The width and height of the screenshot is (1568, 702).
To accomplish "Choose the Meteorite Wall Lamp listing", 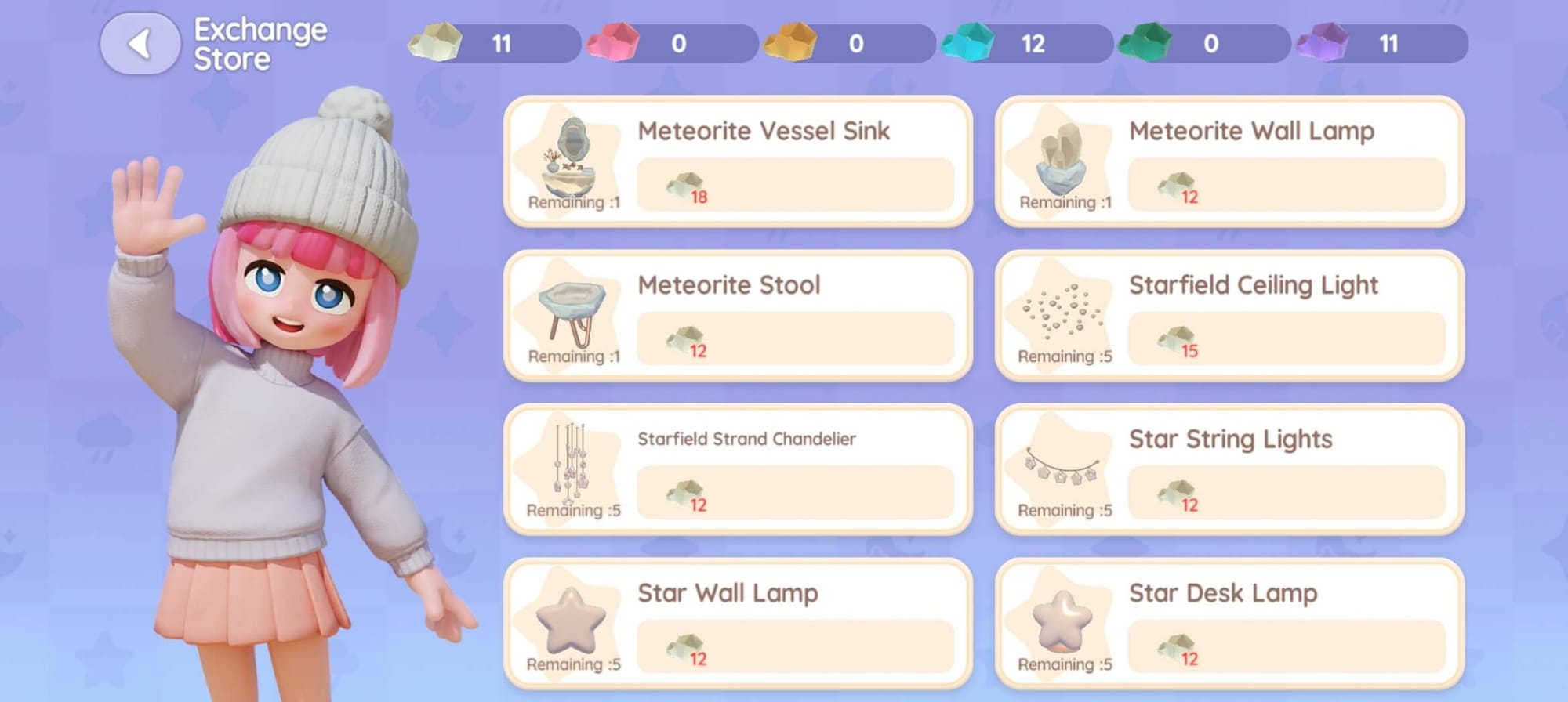I will coord(1229,162).
